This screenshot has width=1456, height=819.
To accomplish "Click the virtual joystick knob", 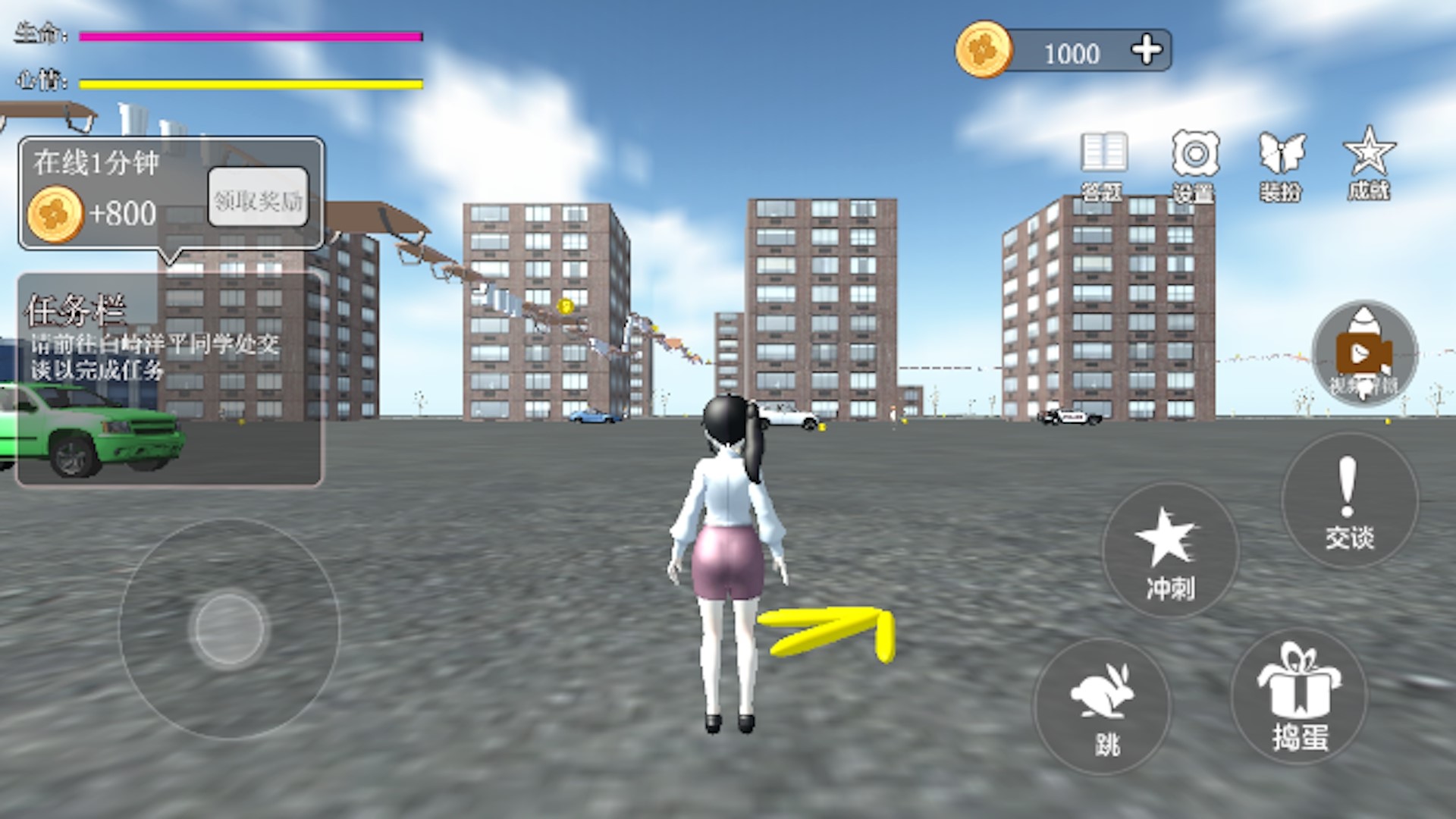I will (230, 629).
